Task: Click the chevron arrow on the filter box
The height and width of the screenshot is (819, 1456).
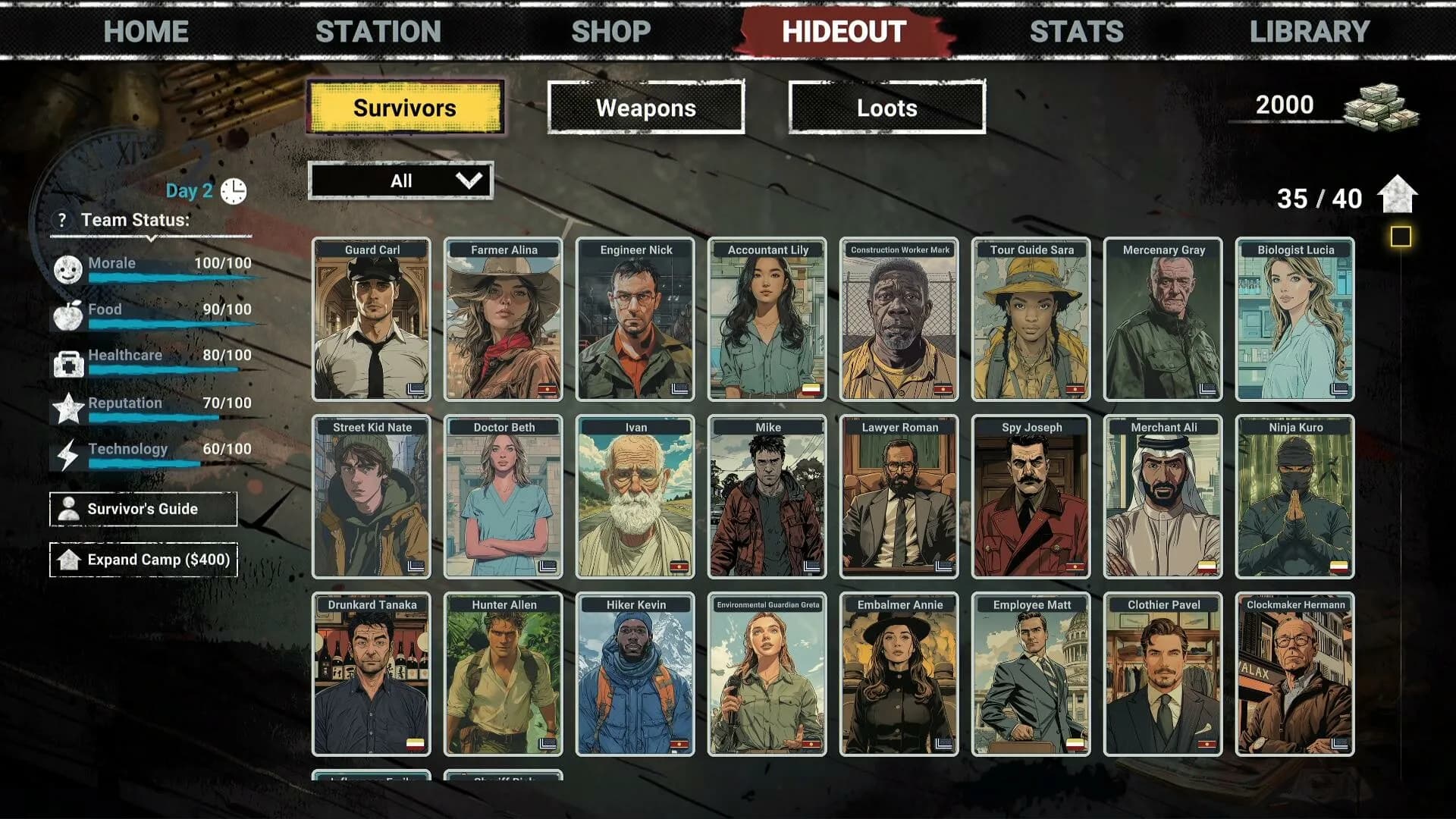Action: click(469, 180)
